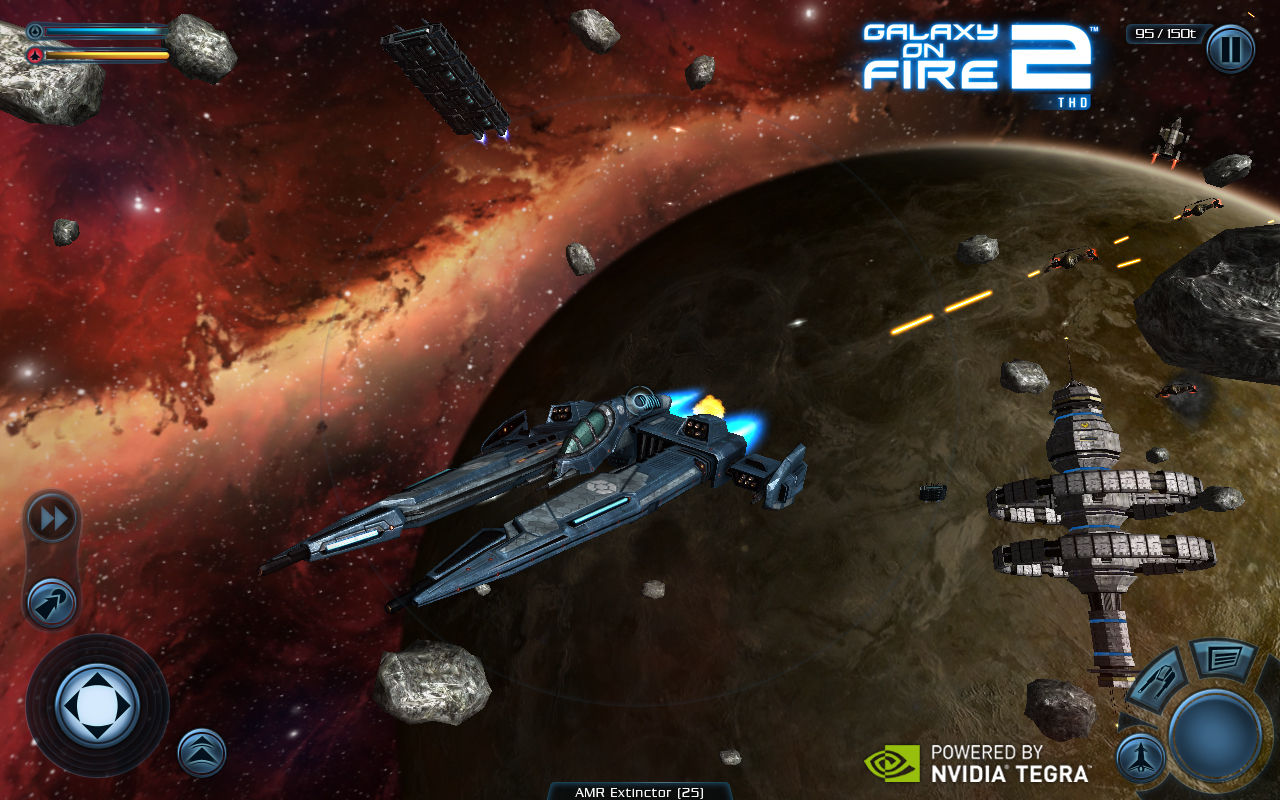This screenshot has width=1280, height=800.
Task: Pause the game with the pause button
Action: point(1229,49)
